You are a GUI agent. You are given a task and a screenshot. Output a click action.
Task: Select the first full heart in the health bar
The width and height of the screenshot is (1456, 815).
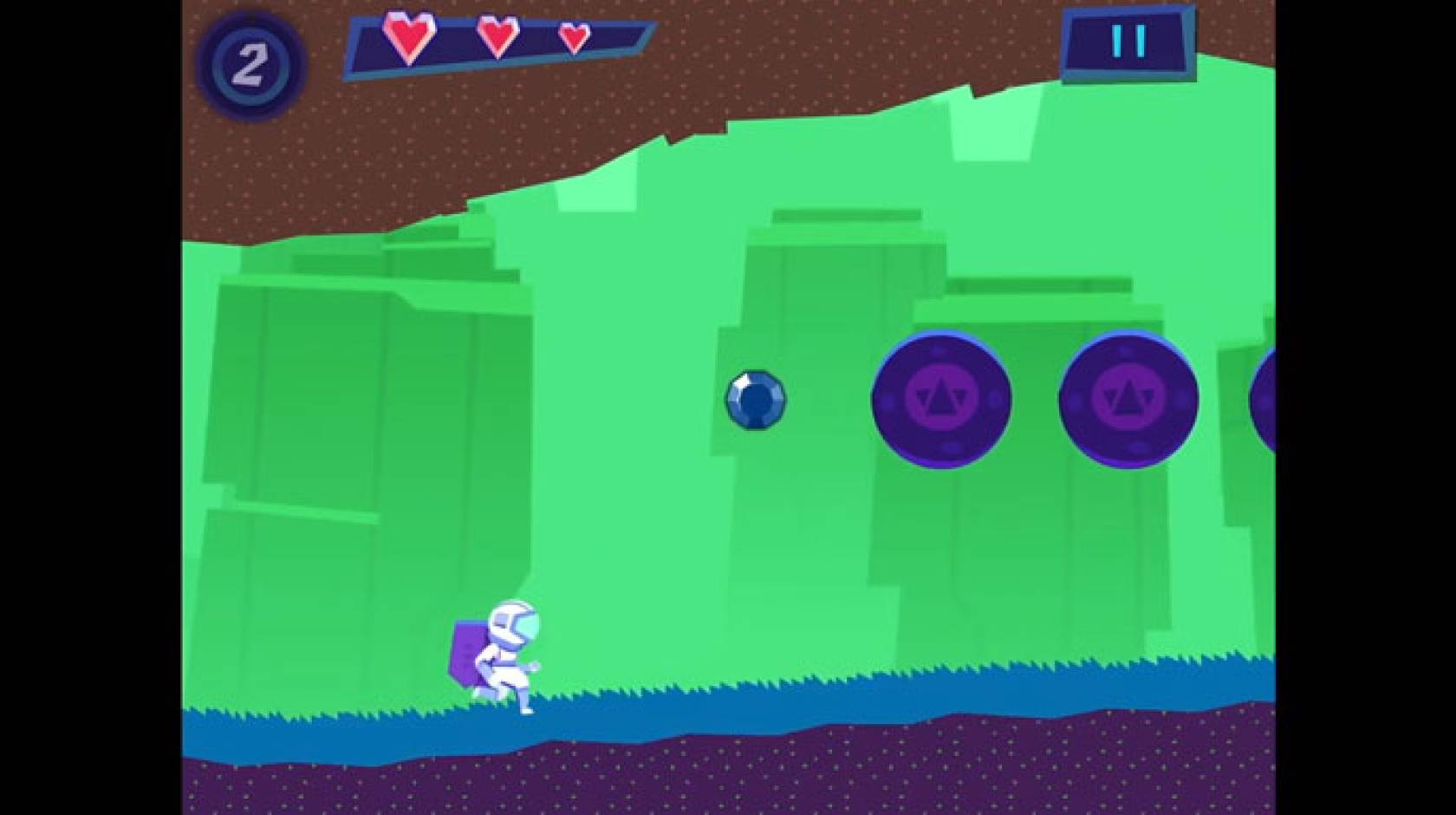(x=408, y=39)
